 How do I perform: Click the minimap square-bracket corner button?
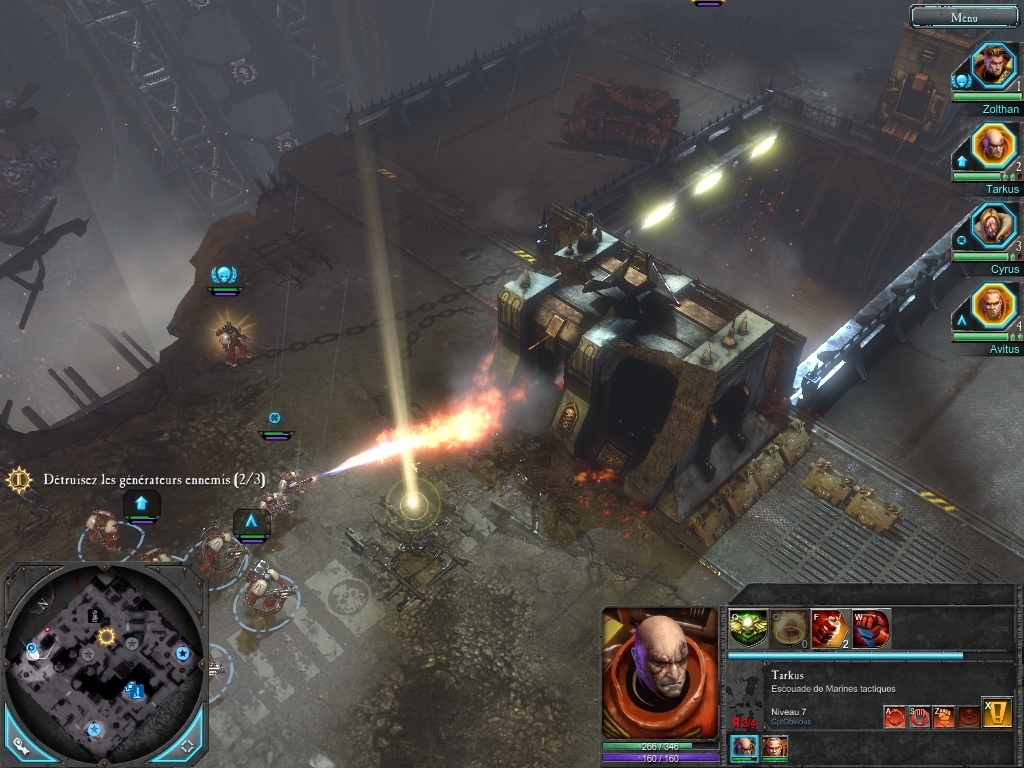(x=187, y=745)
